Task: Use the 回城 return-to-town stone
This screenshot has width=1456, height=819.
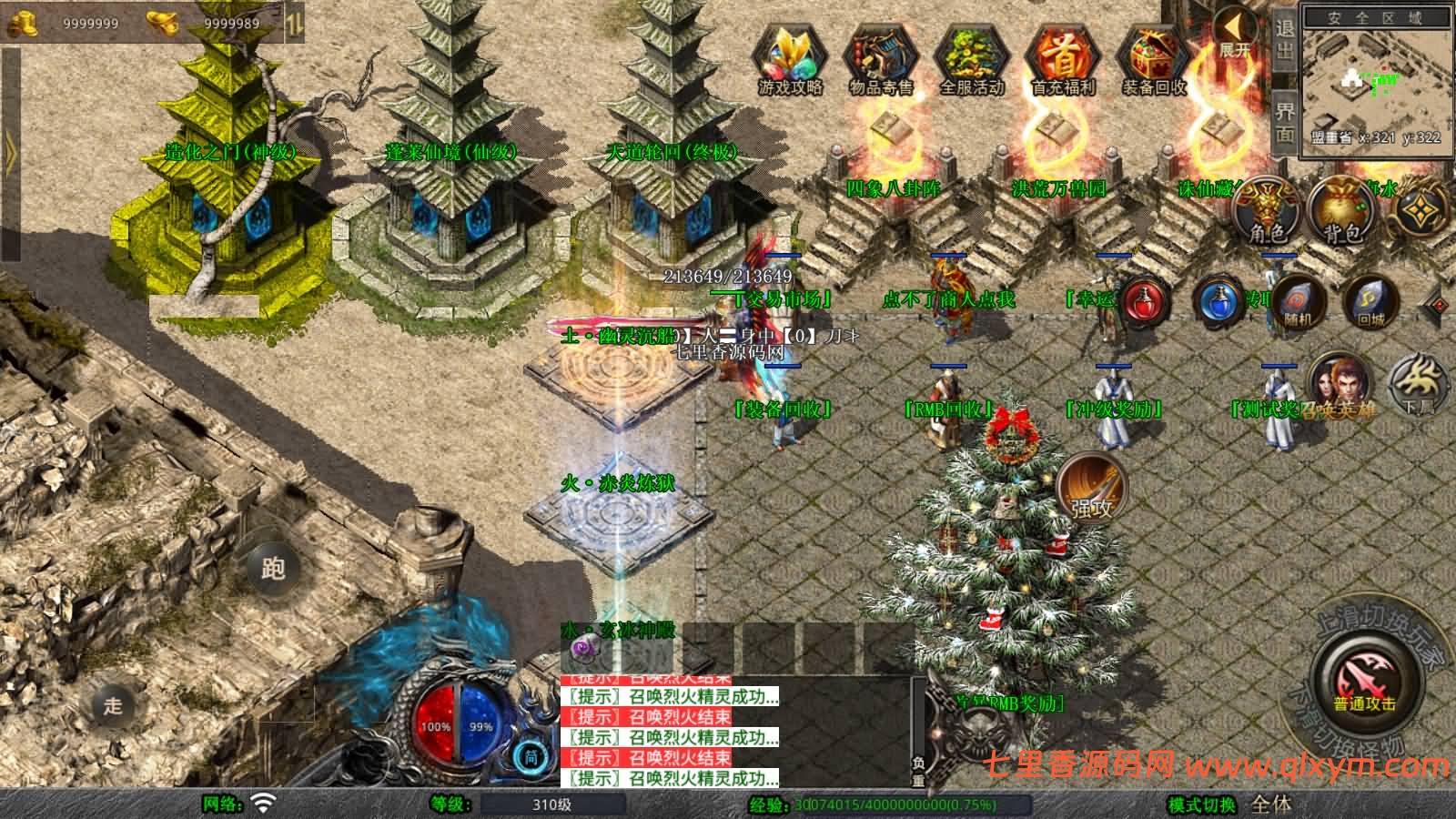Action: (1370, 301)
